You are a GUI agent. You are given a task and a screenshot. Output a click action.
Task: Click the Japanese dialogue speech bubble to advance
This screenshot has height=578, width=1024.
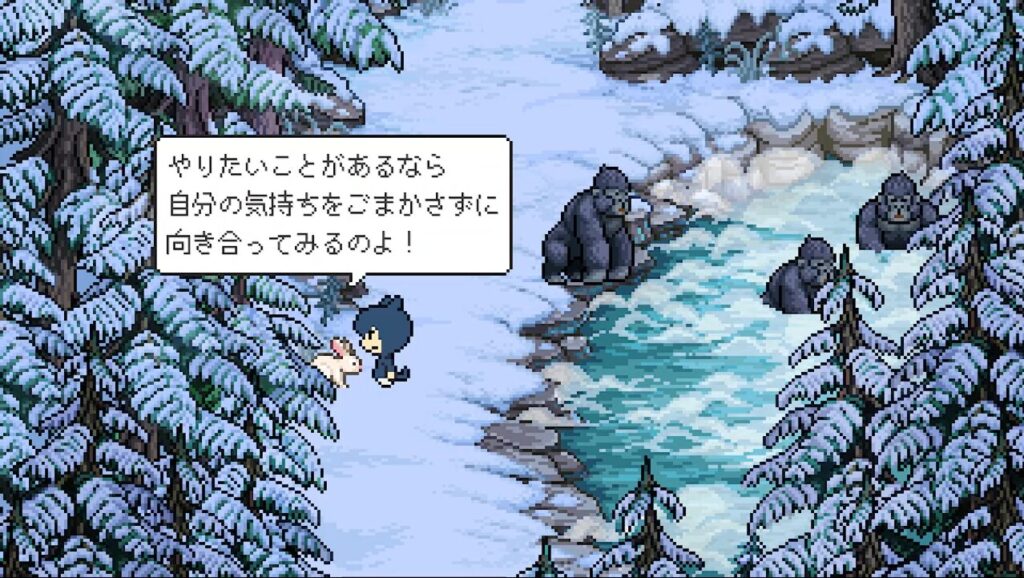point(332,204)
